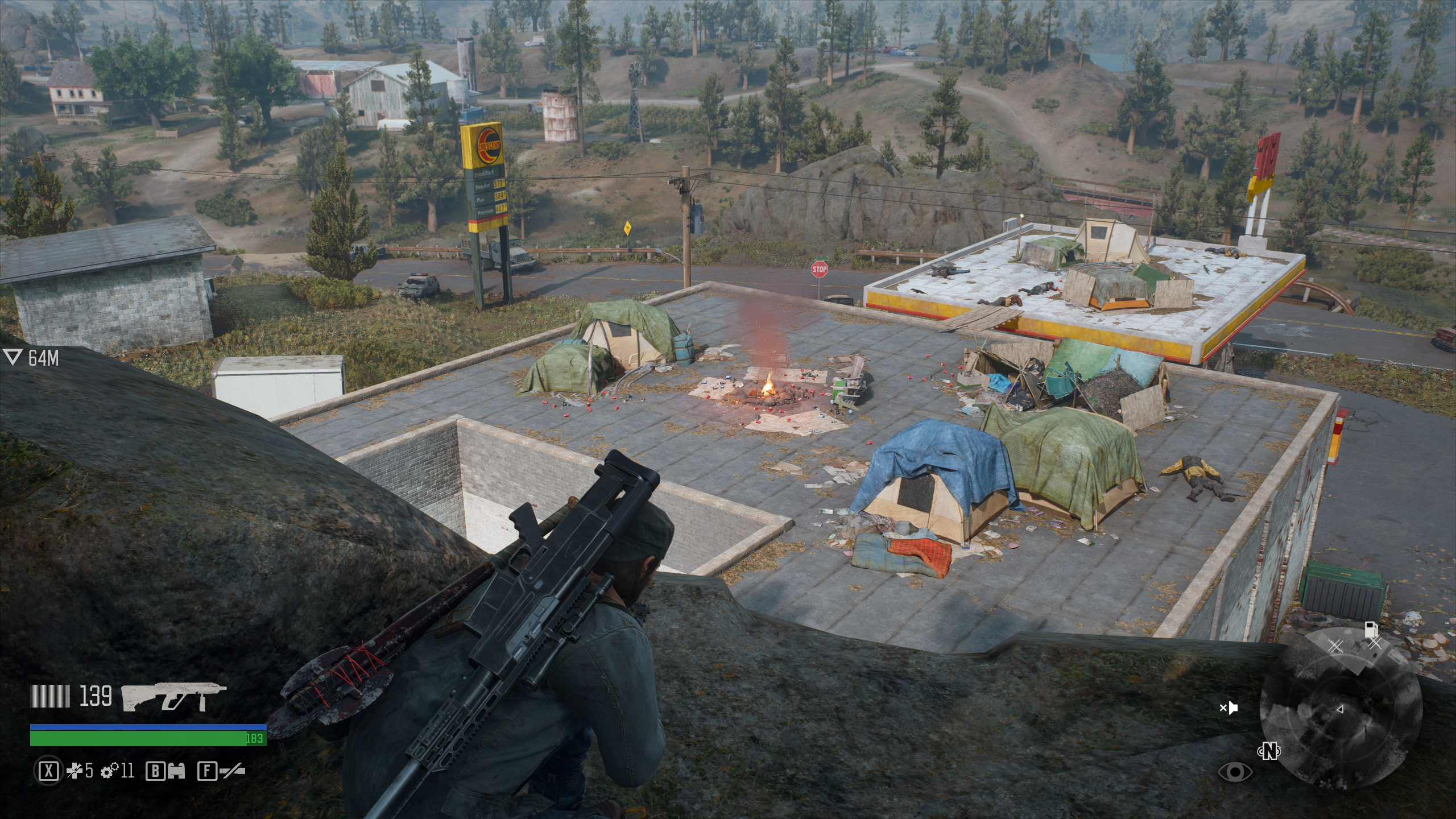Activate the binoculars icon
Image resolution: width=1456 pixels, height=819 pixels.
175,771
